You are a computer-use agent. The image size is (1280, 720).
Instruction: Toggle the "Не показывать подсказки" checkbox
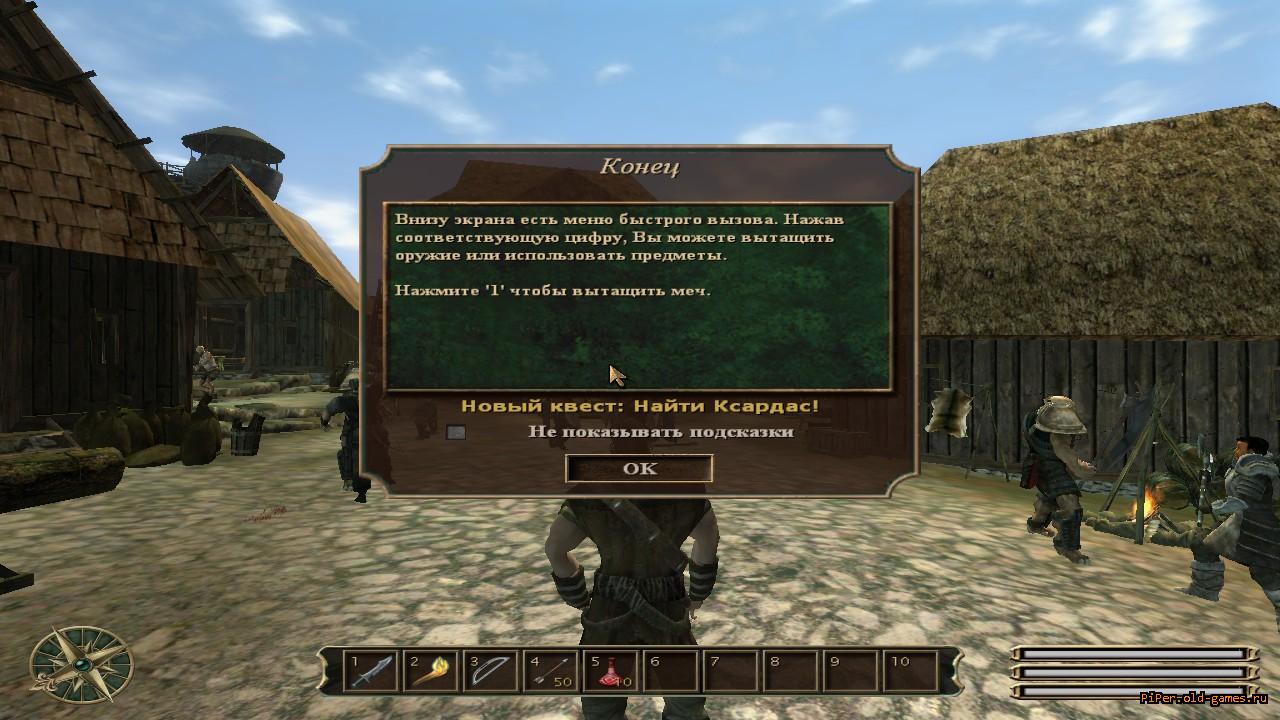pos(456,432)
